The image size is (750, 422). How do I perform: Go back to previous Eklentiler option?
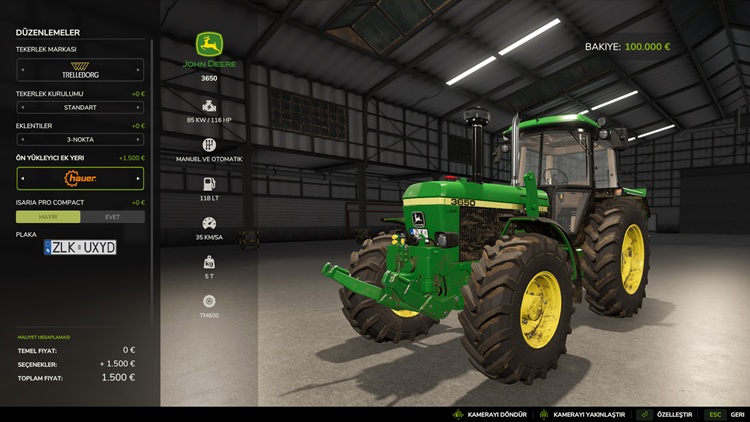pyautogui.click(x=22, y=139)
